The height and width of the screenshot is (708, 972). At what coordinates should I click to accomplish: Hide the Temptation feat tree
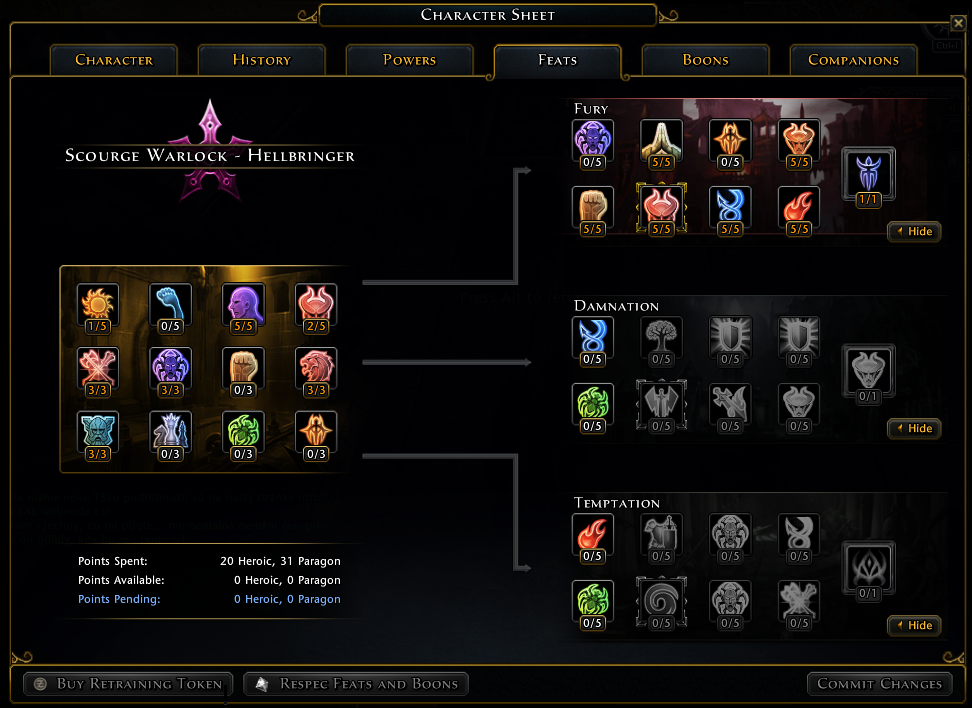(x=913, y=625)
